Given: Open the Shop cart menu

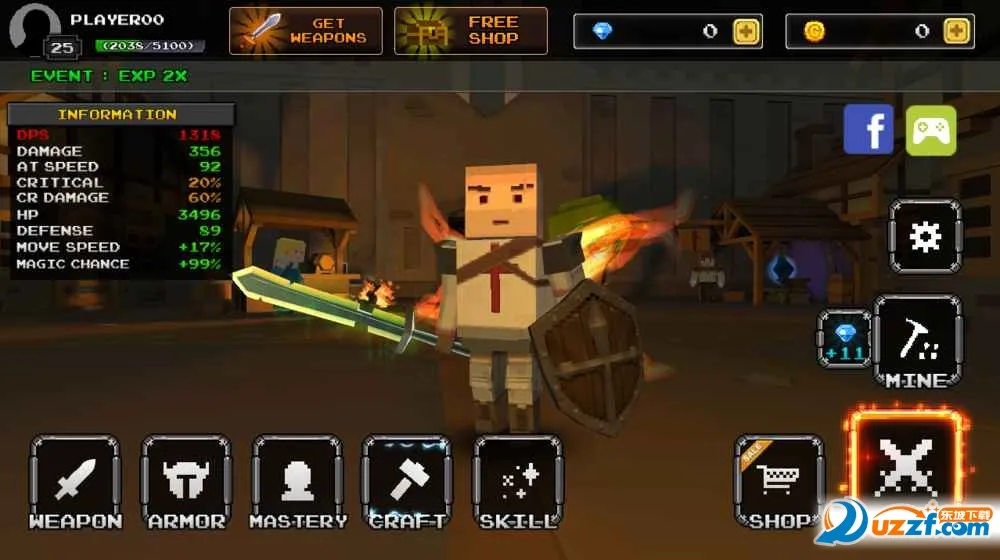Looking at the screenshot, I should pos(779,481).
